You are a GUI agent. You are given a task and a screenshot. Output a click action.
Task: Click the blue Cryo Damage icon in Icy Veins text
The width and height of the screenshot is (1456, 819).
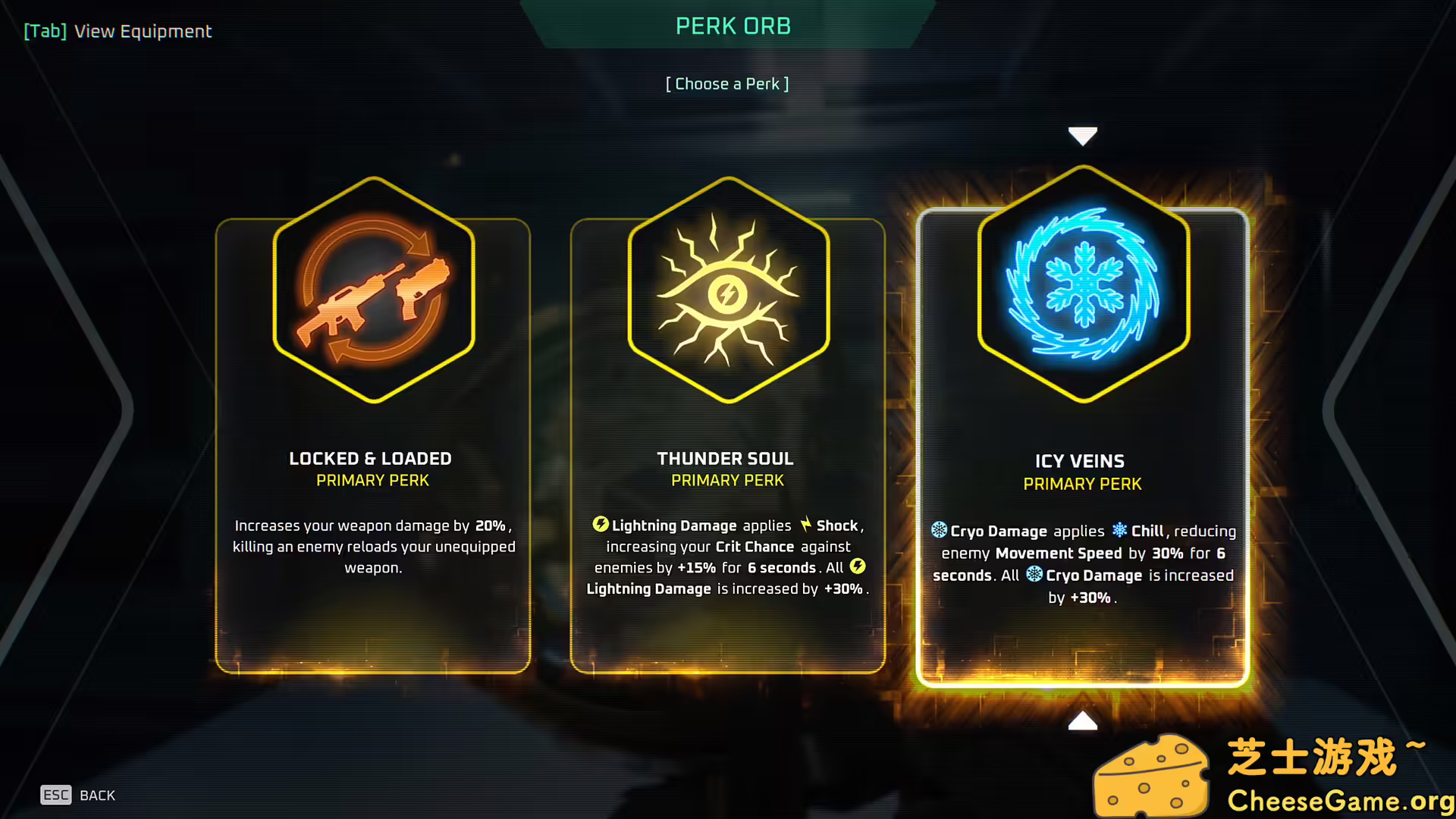[940, 531]
